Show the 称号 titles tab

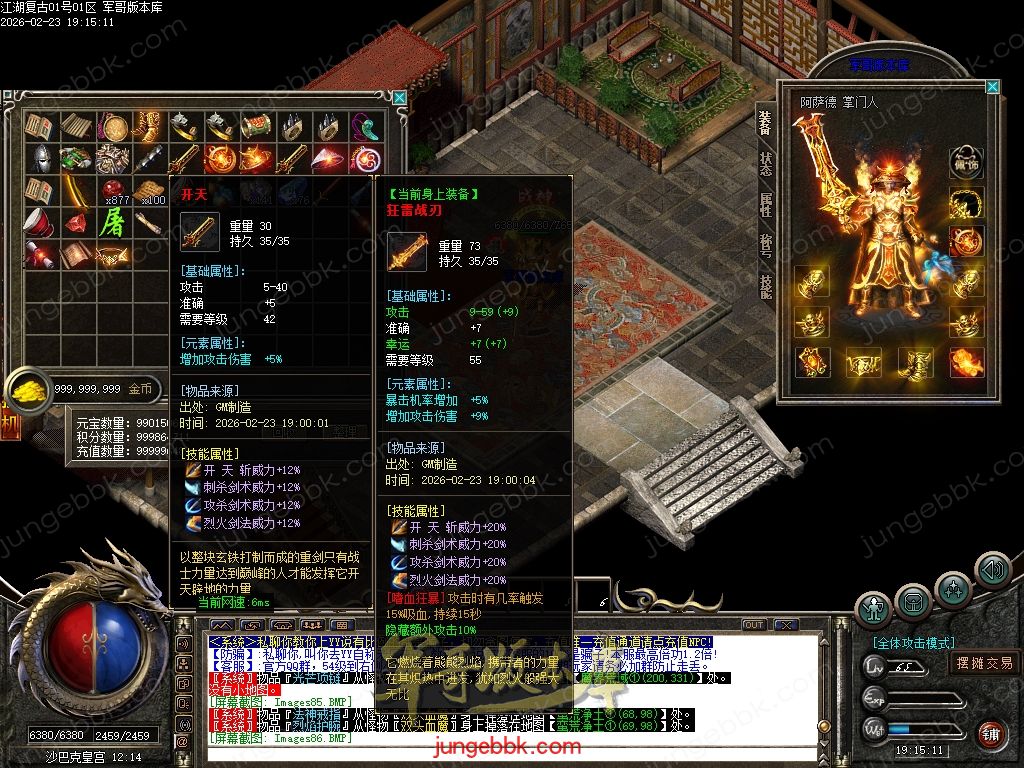[x=765, y=246]
